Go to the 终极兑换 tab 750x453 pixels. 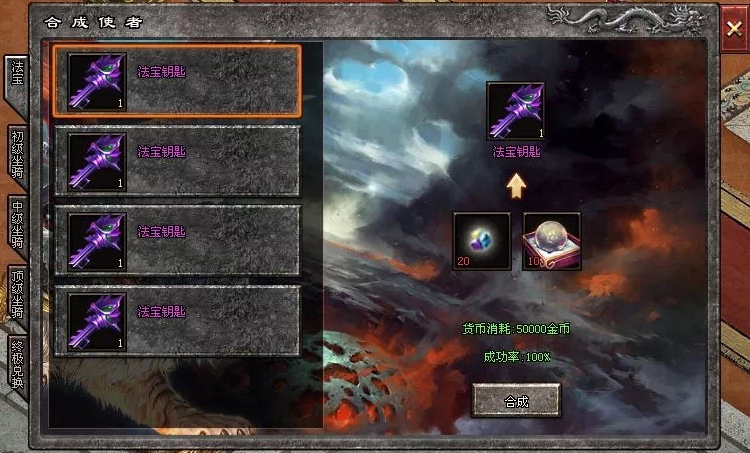[16, 364]
